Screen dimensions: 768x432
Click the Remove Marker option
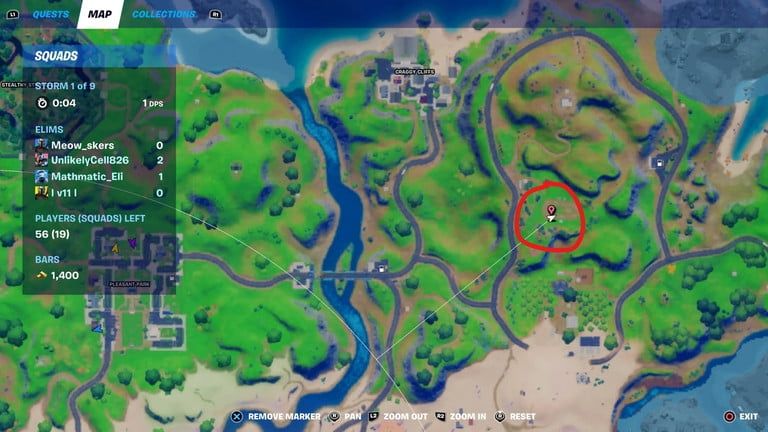(x=283, y=416)
